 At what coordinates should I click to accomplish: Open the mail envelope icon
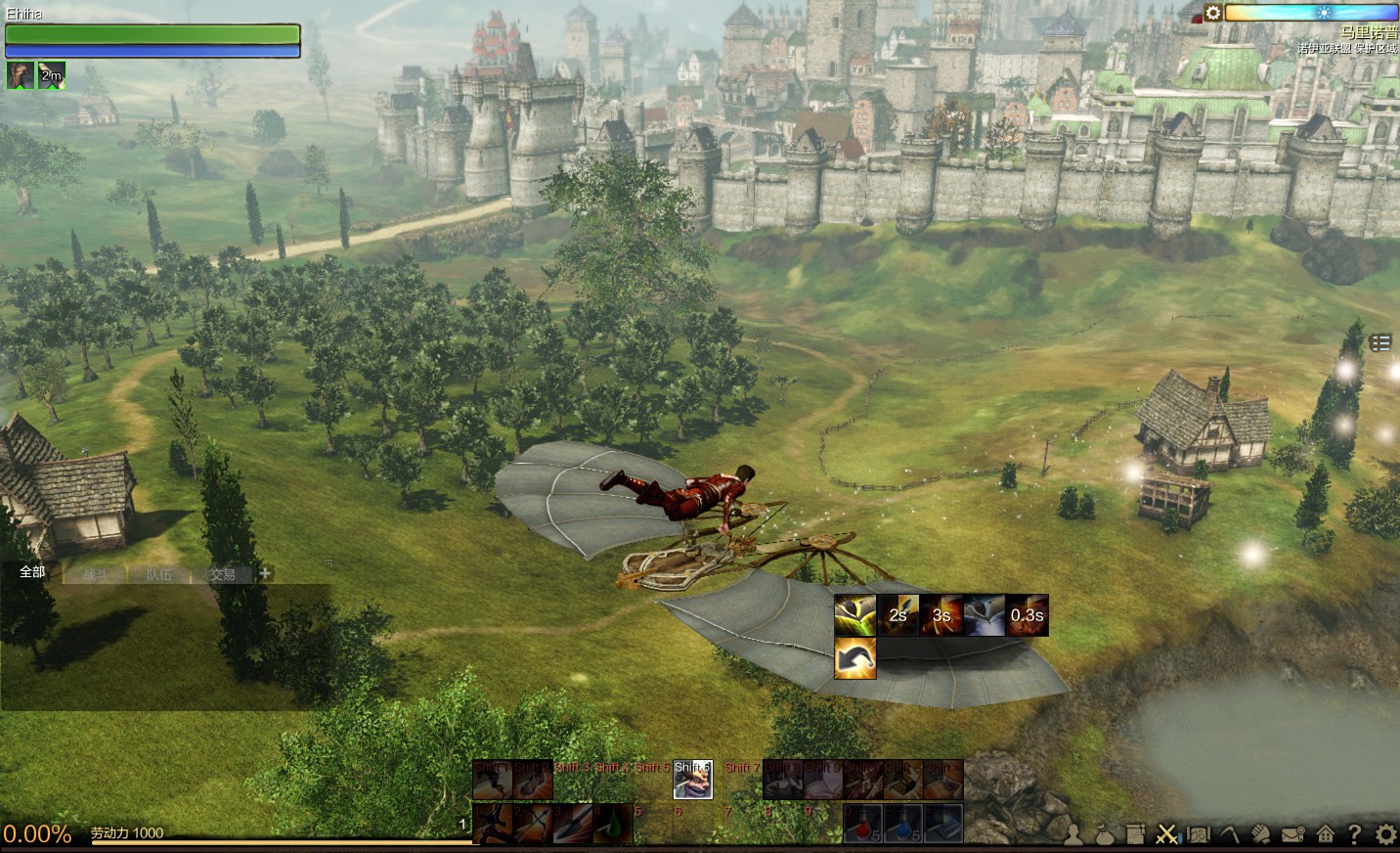(x=1292, y=834)
